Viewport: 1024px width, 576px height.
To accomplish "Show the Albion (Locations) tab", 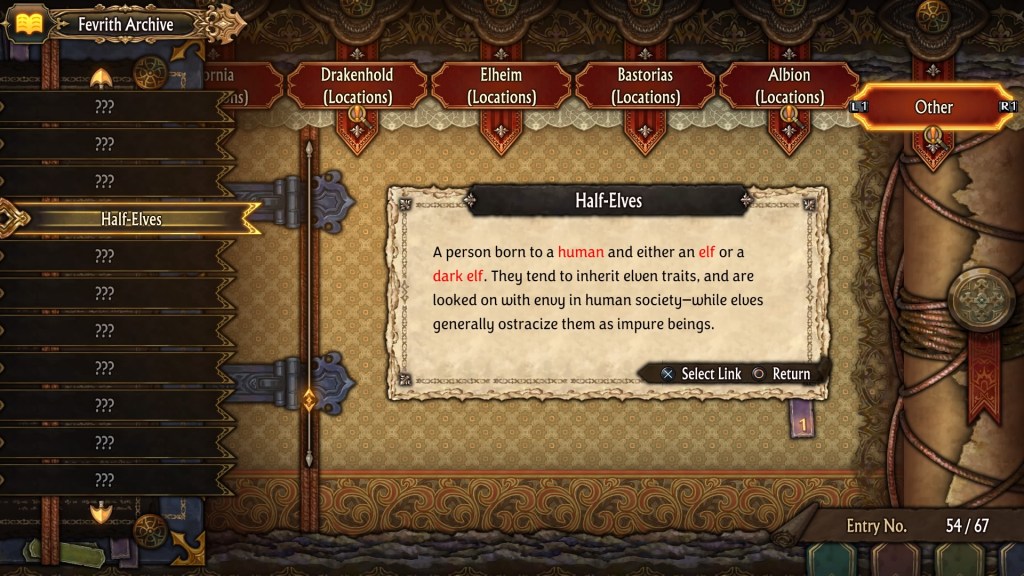I will tap(789, 86).
